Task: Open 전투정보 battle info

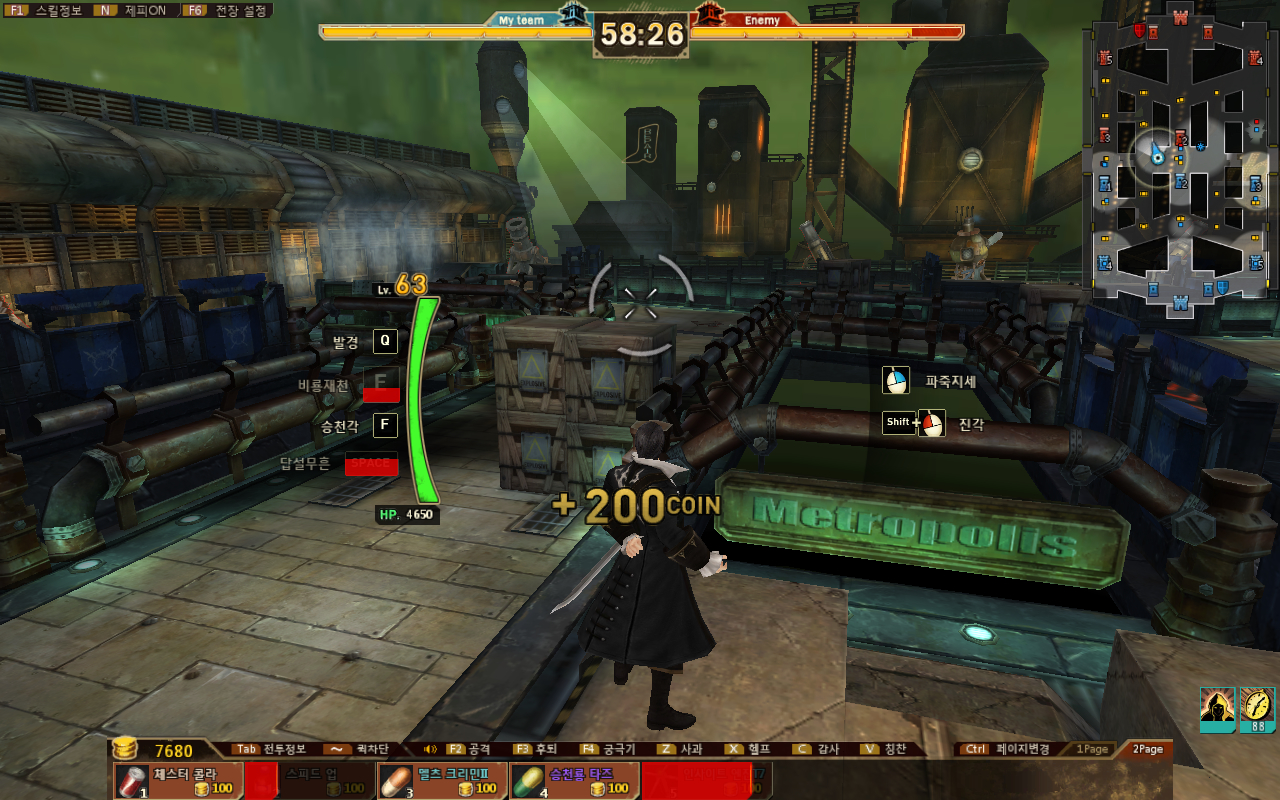Action: 272,749
